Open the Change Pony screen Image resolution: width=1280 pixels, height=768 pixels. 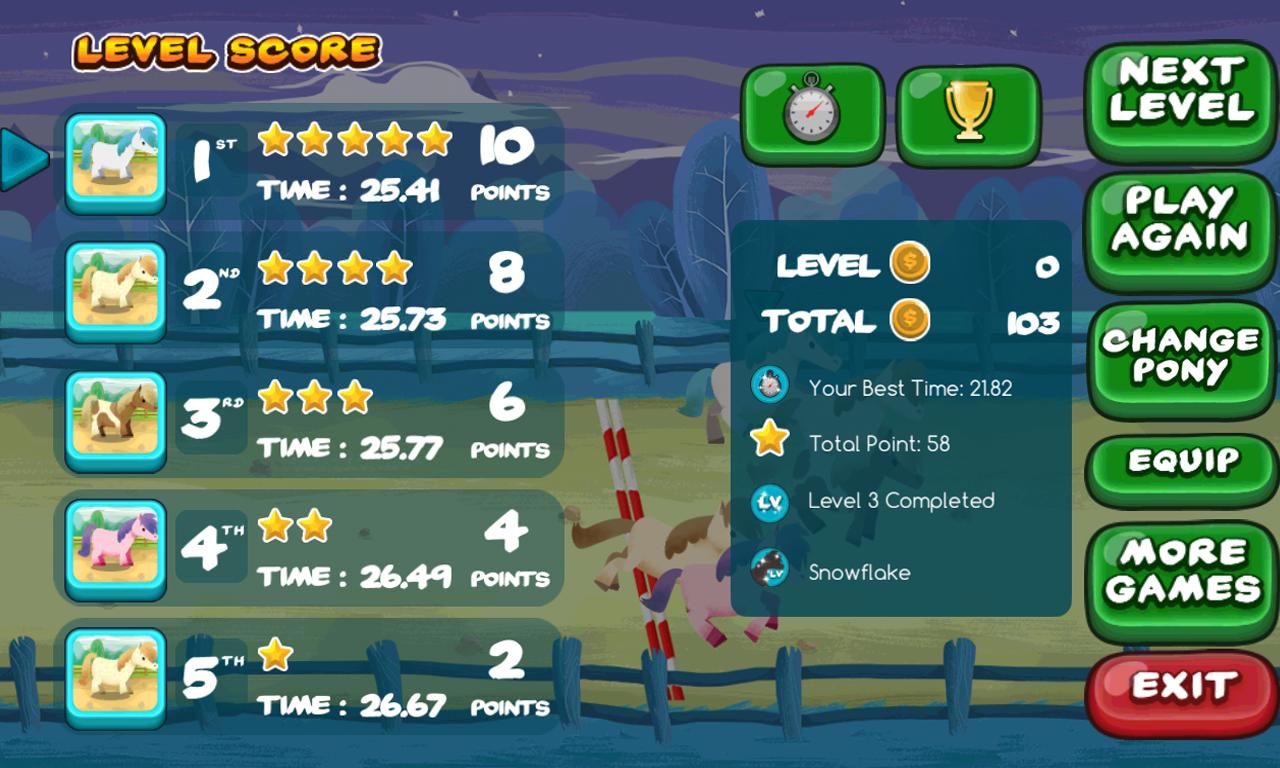(1180, 355)
